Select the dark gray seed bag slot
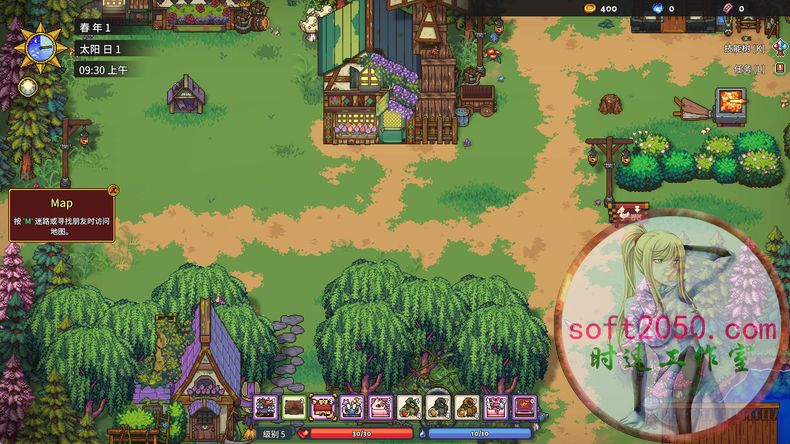Viewport: 790px width, 444px height. pos(438,407)
